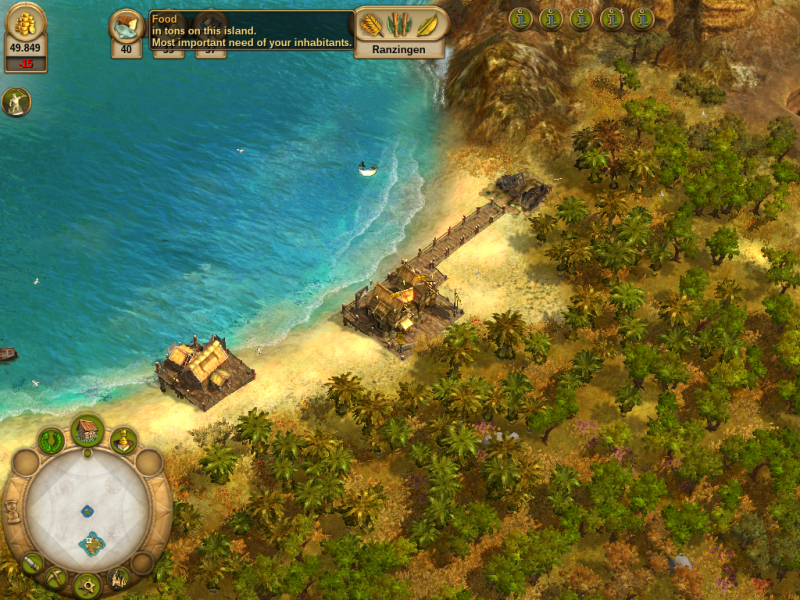800x600 pixels.
Task: Open the gear settings button
Action: (86, 586)
